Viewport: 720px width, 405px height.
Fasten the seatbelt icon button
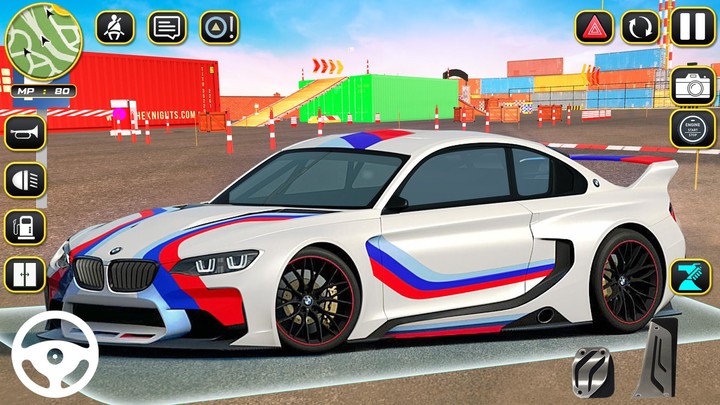click(x=115, y=27)
